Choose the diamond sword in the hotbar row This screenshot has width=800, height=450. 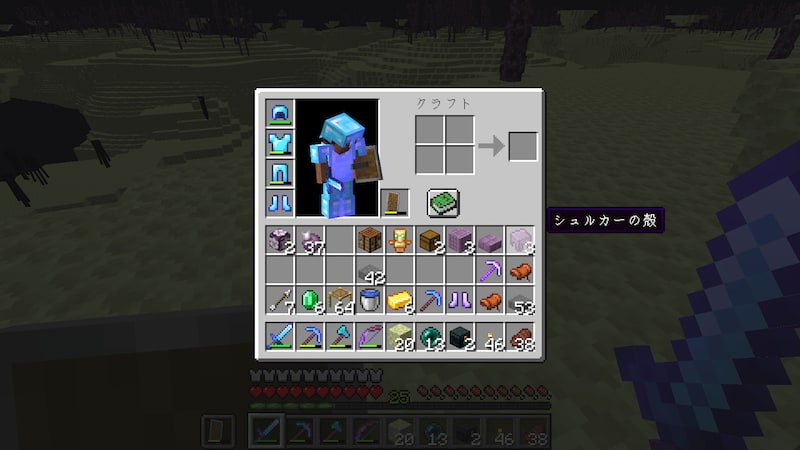click(x=280, y=337)
